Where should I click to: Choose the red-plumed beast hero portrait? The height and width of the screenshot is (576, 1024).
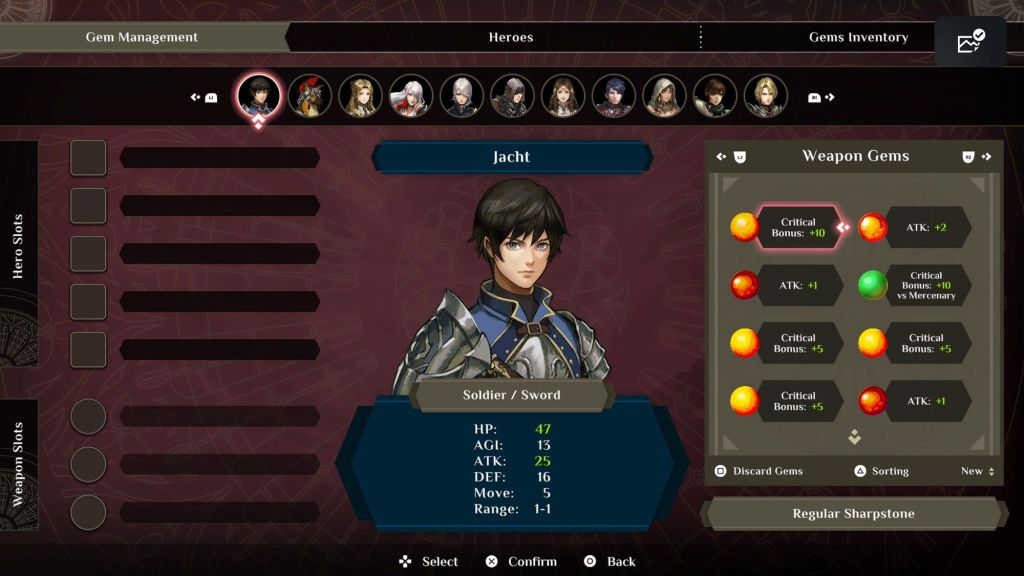coord(310,96)
